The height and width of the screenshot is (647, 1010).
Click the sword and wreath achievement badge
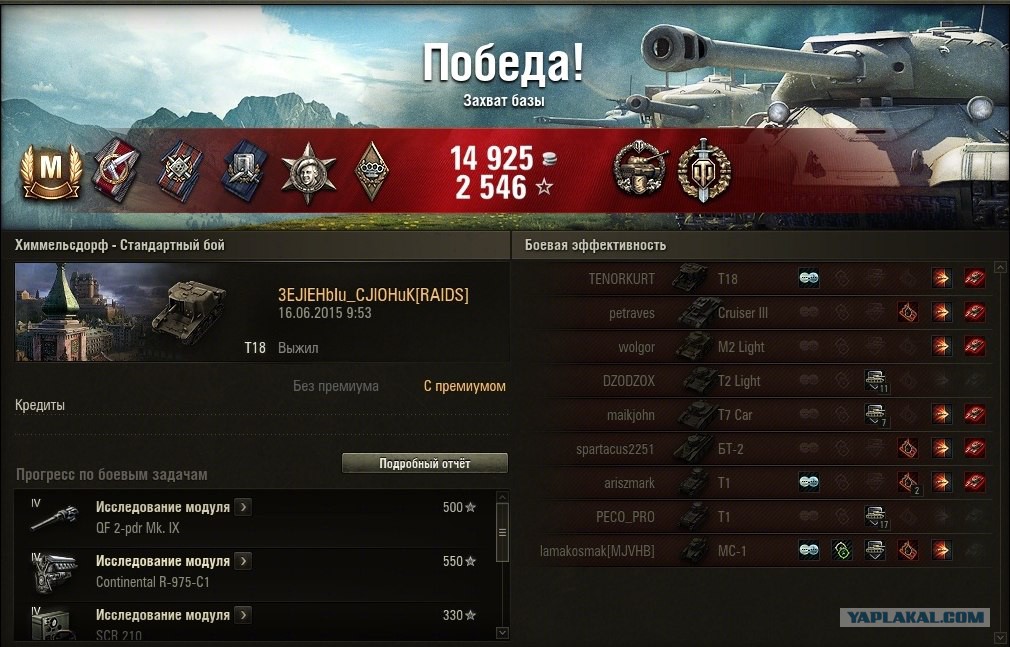point(704,171)
